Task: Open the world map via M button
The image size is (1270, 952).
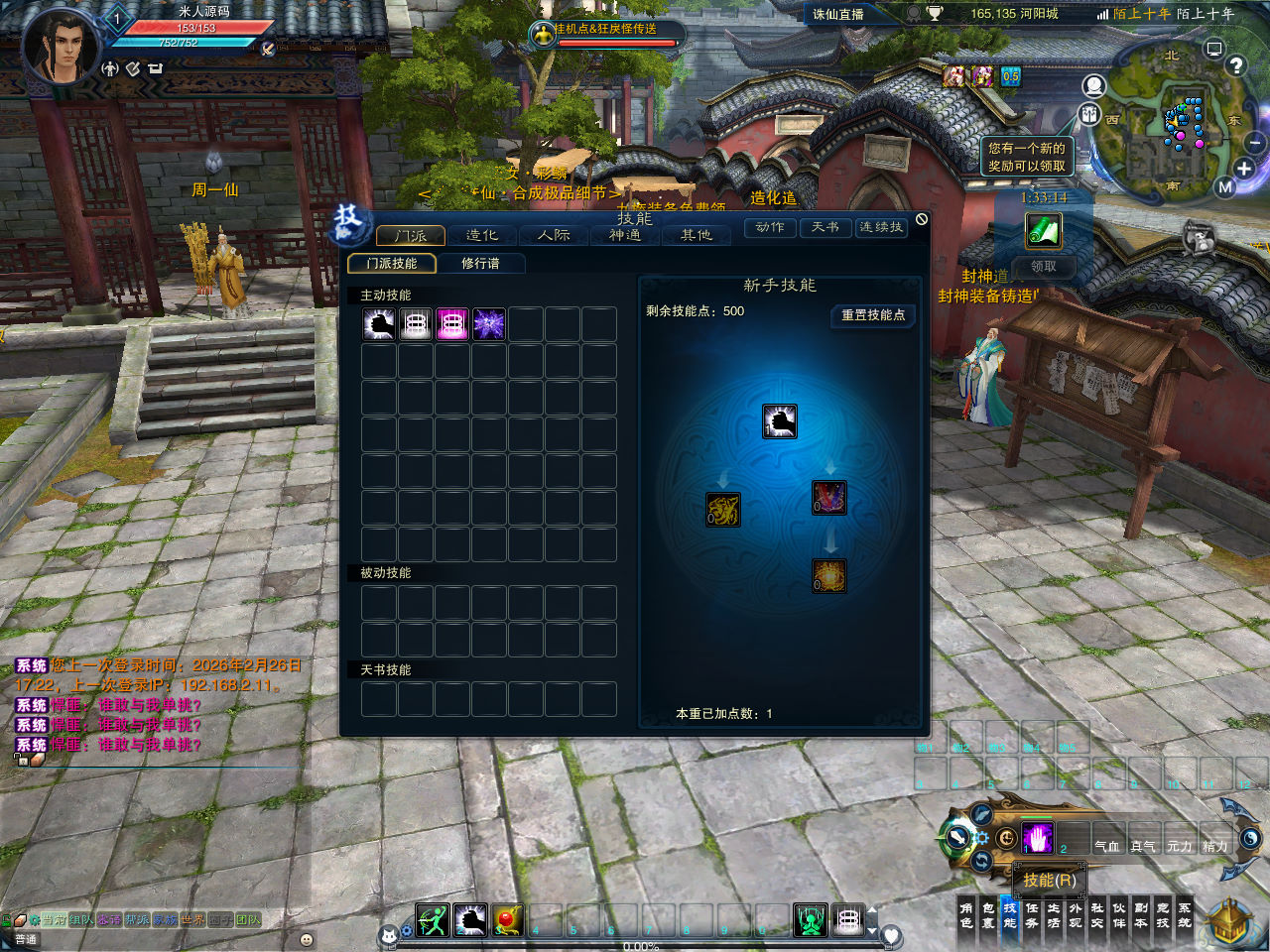Action: (x=1225, y=186)
